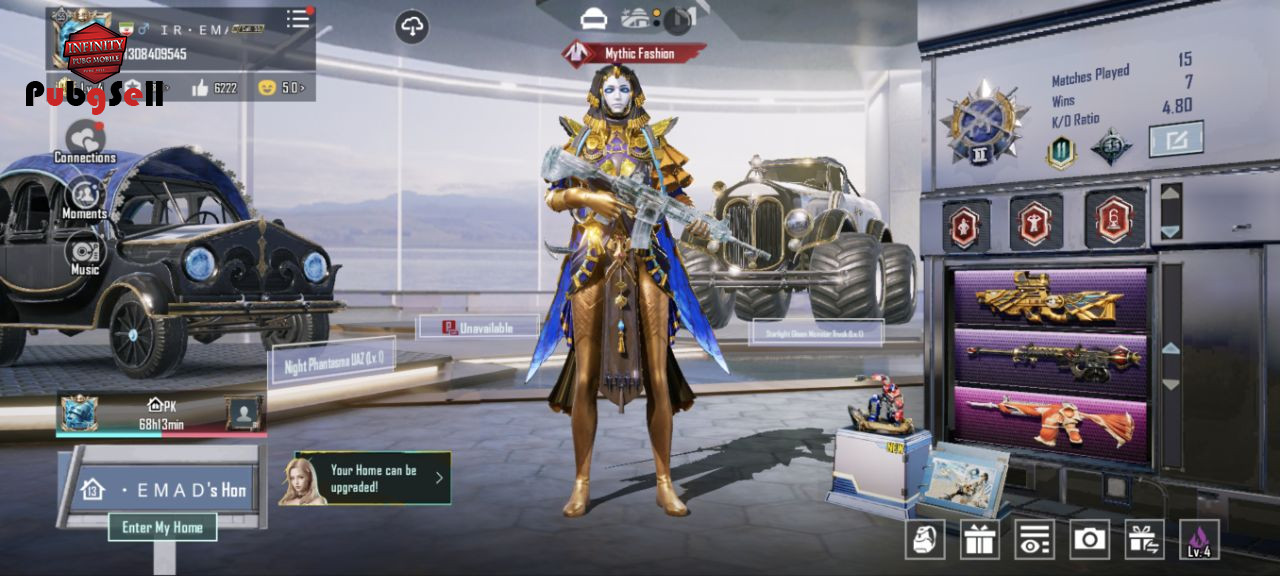
Task: Open the gift exchange icon
Action: tap(1144, 540)
